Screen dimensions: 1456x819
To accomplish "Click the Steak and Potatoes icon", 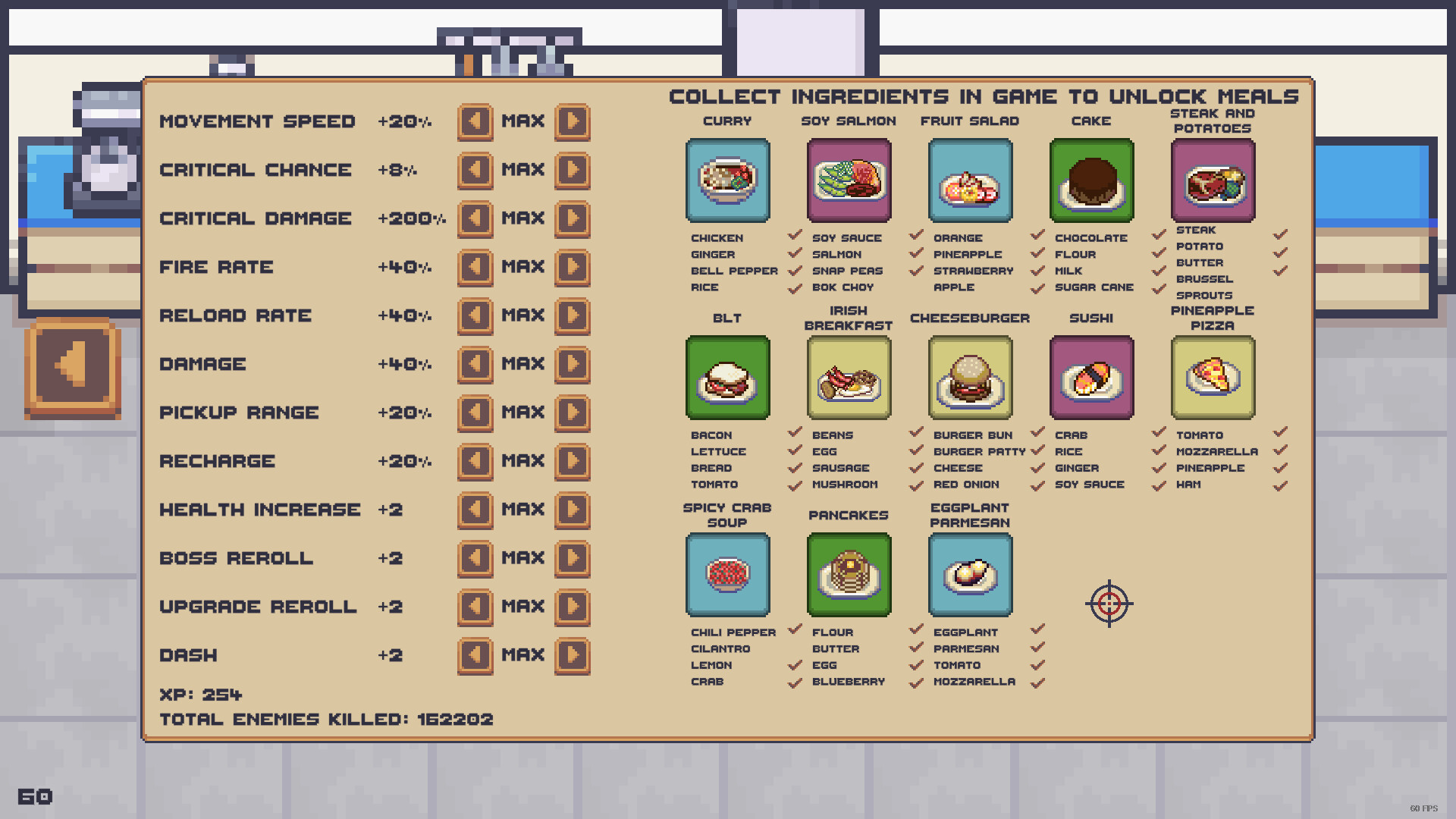I will pyautogui.click(x=1213, y=180).
